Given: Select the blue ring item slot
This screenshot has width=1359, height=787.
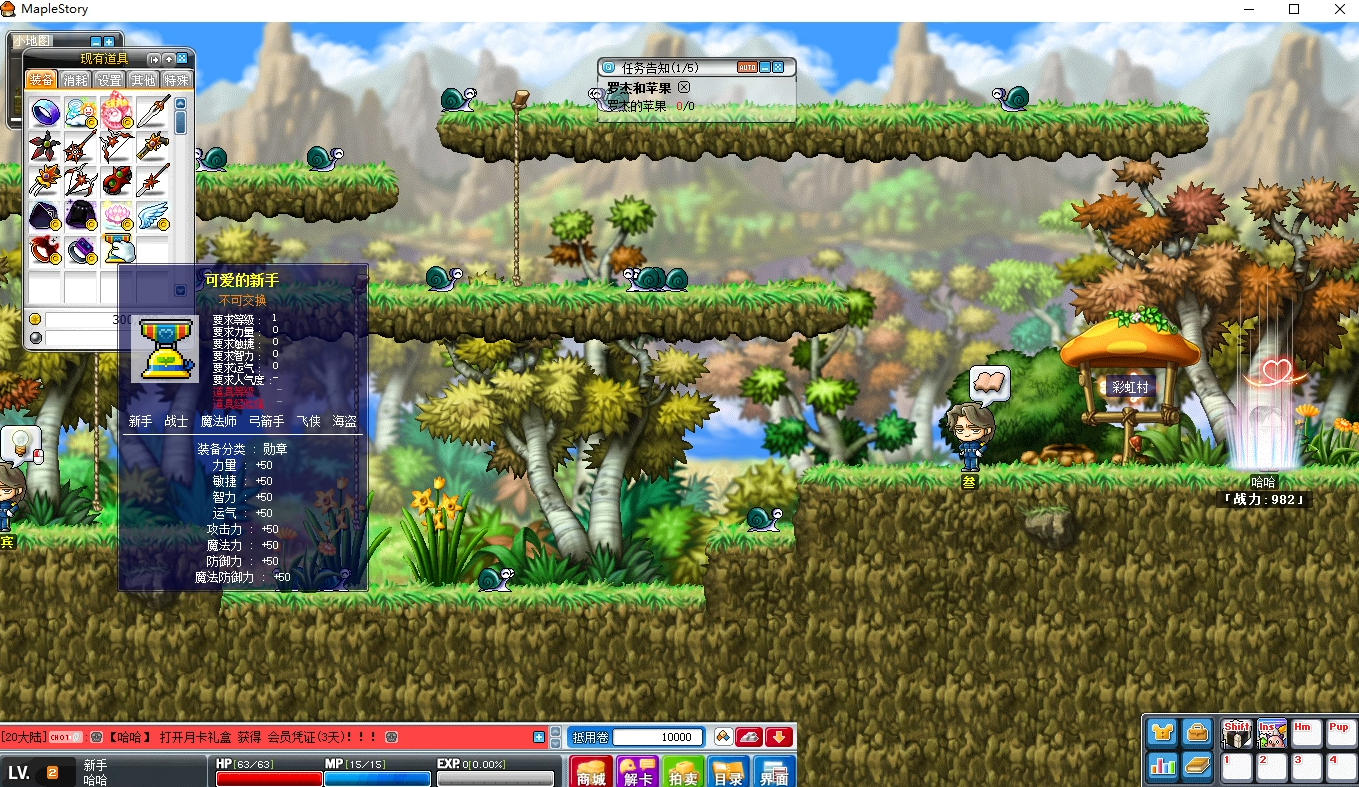Looking at the screenshot, I should click(x=45, y=112).
